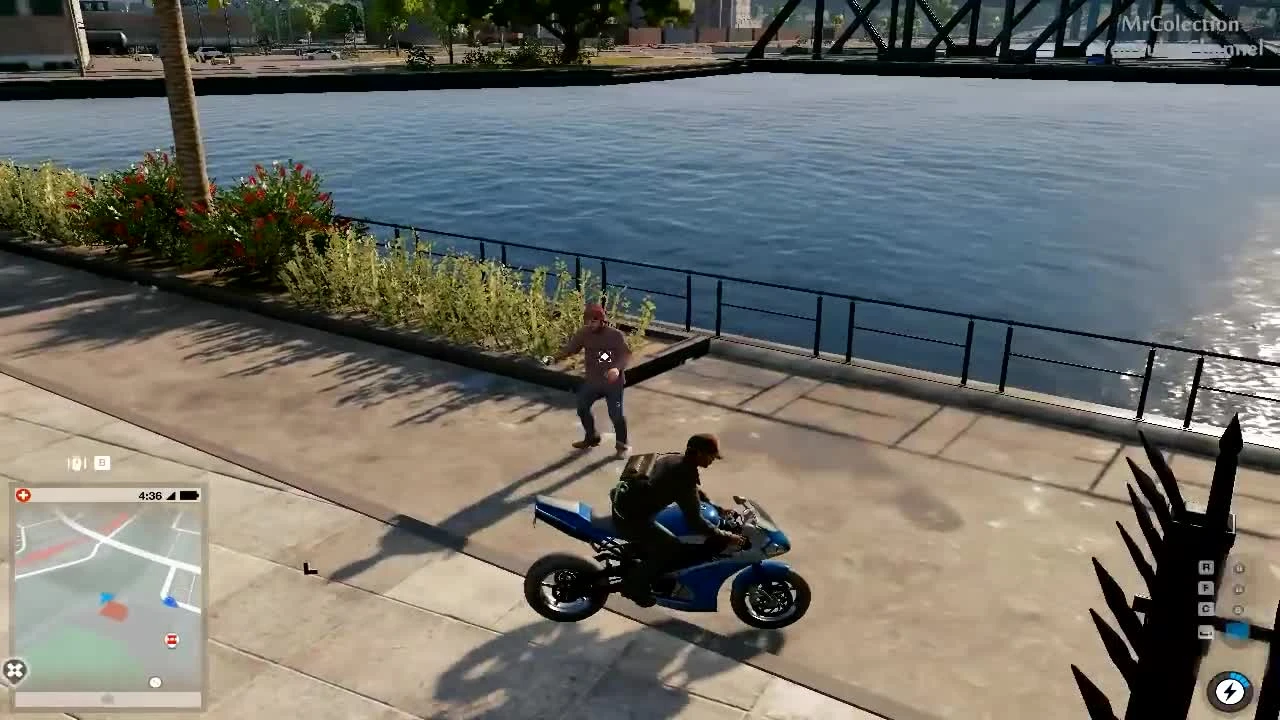Toggle the F key prompt on the right
This screenshot has height=720, width=1280.
tap(1206, 587)
